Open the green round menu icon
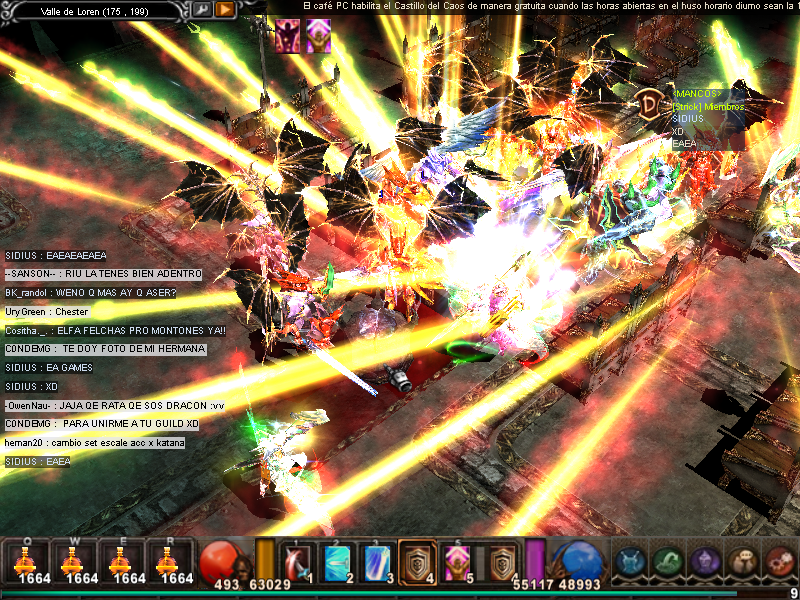 coord(666,561)
